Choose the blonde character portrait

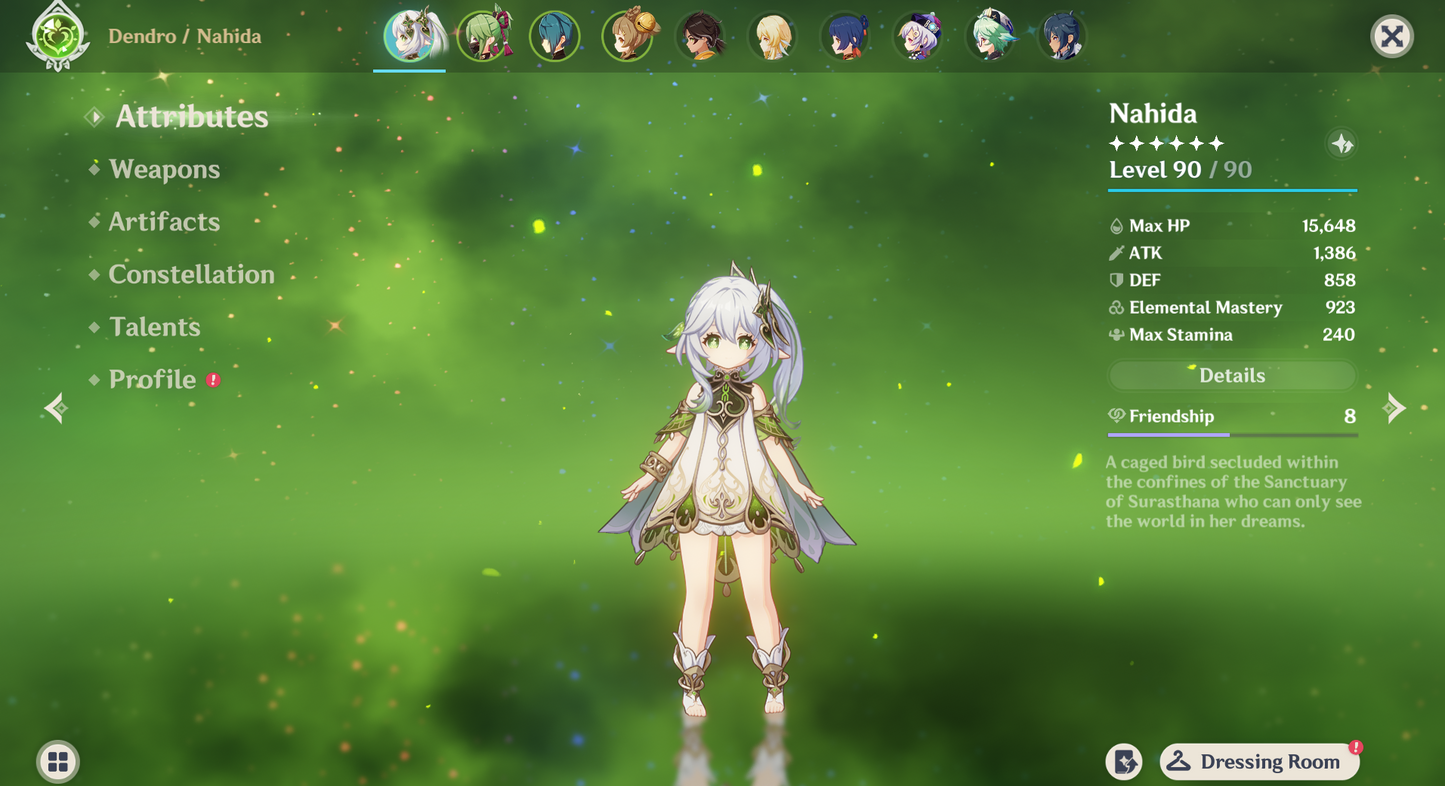click(772, 37)
